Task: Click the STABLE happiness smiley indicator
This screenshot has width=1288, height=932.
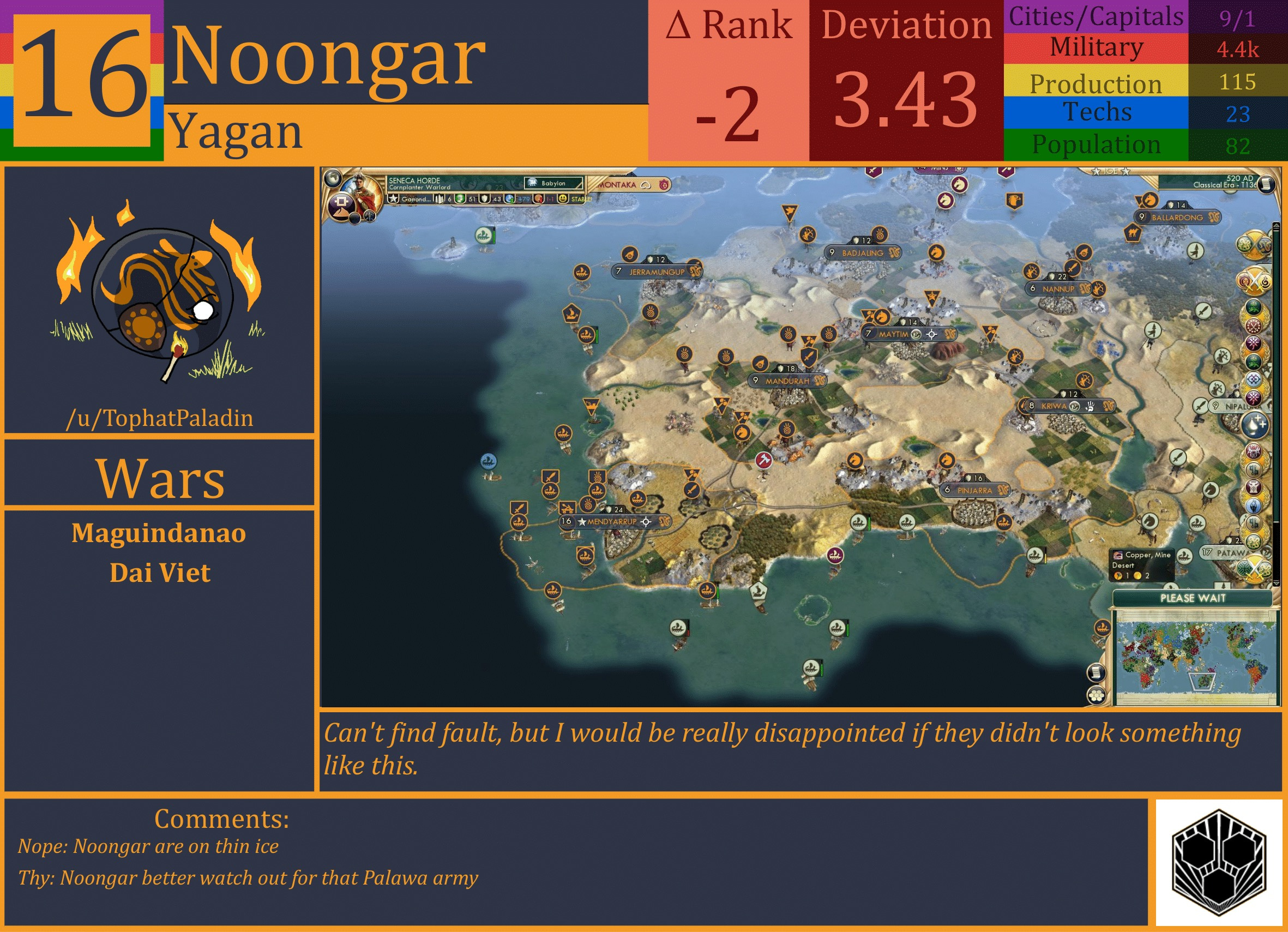Action: pyautogui.click(x=563, y=200)
